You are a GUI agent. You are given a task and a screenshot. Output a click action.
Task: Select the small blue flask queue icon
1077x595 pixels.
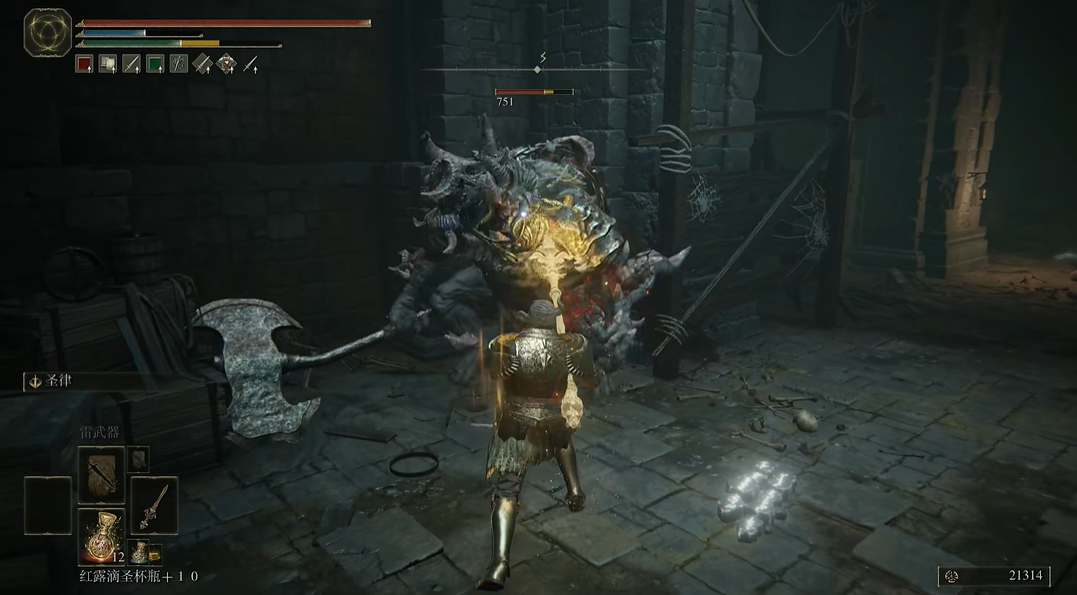point(141,551)
